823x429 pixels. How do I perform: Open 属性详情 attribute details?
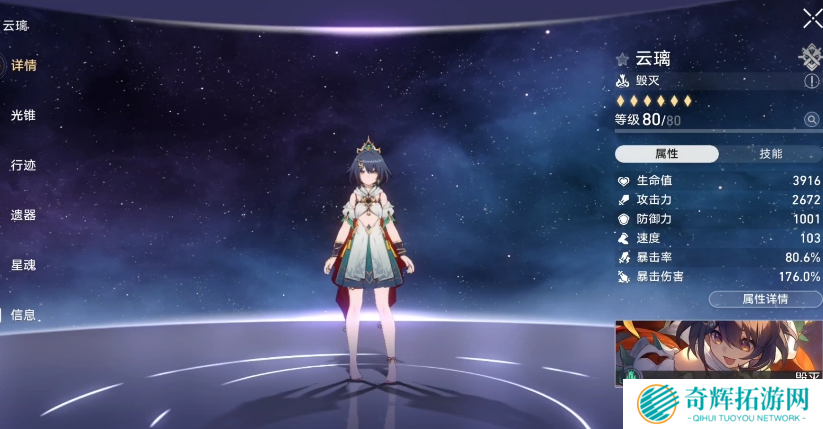765,299
